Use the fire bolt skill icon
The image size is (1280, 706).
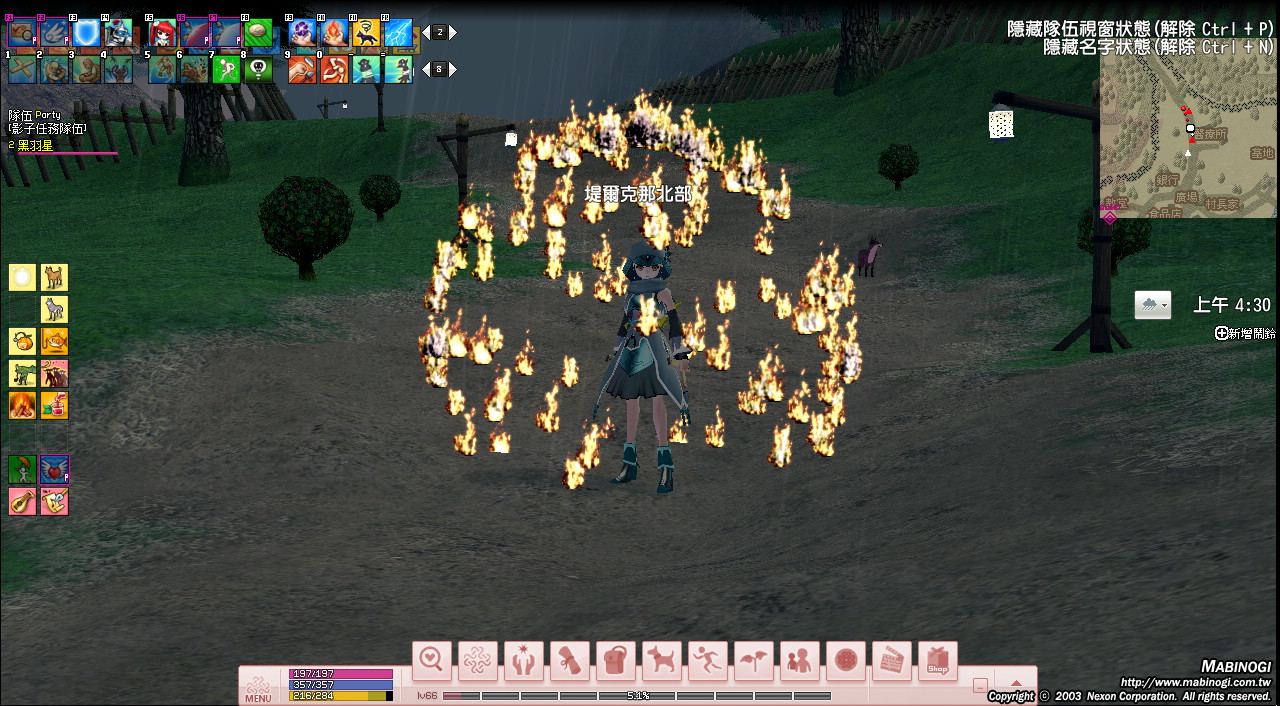coord(334,33)
